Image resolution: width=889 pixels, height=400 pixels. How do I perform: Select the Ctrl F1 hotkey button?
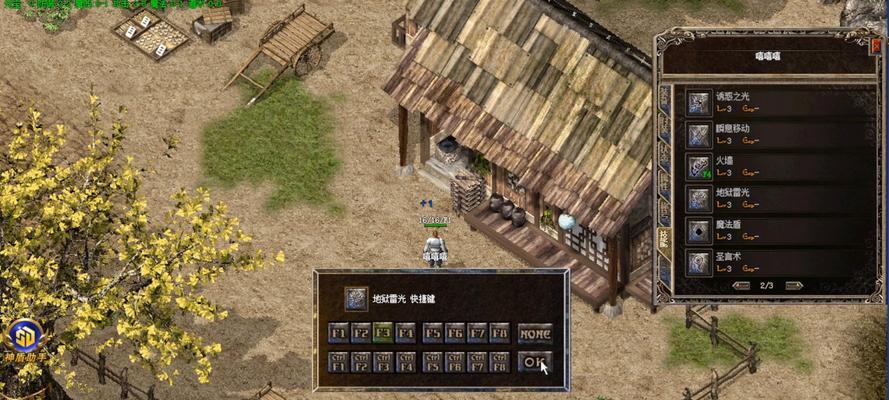(337, 362)
